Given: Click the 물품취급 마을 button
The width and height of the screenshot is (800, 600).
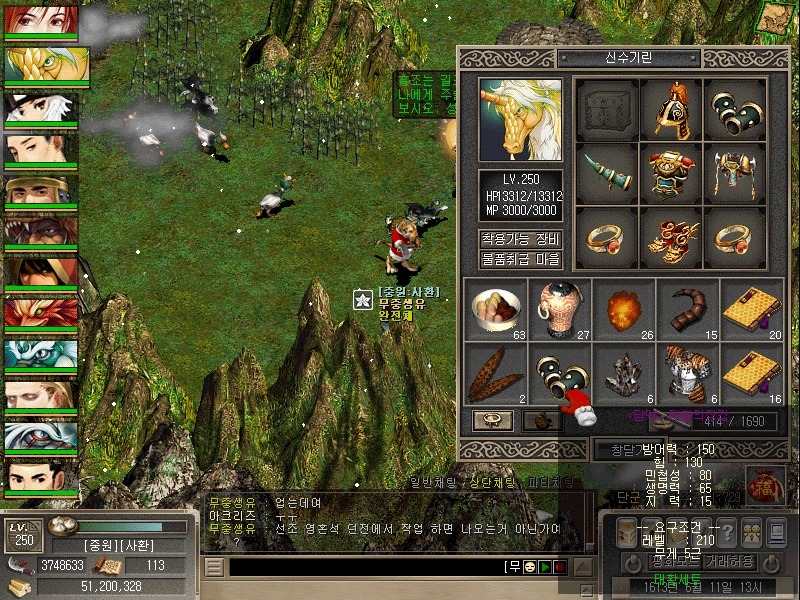Looking at the screenshot, I should click(x=520, y=260).
